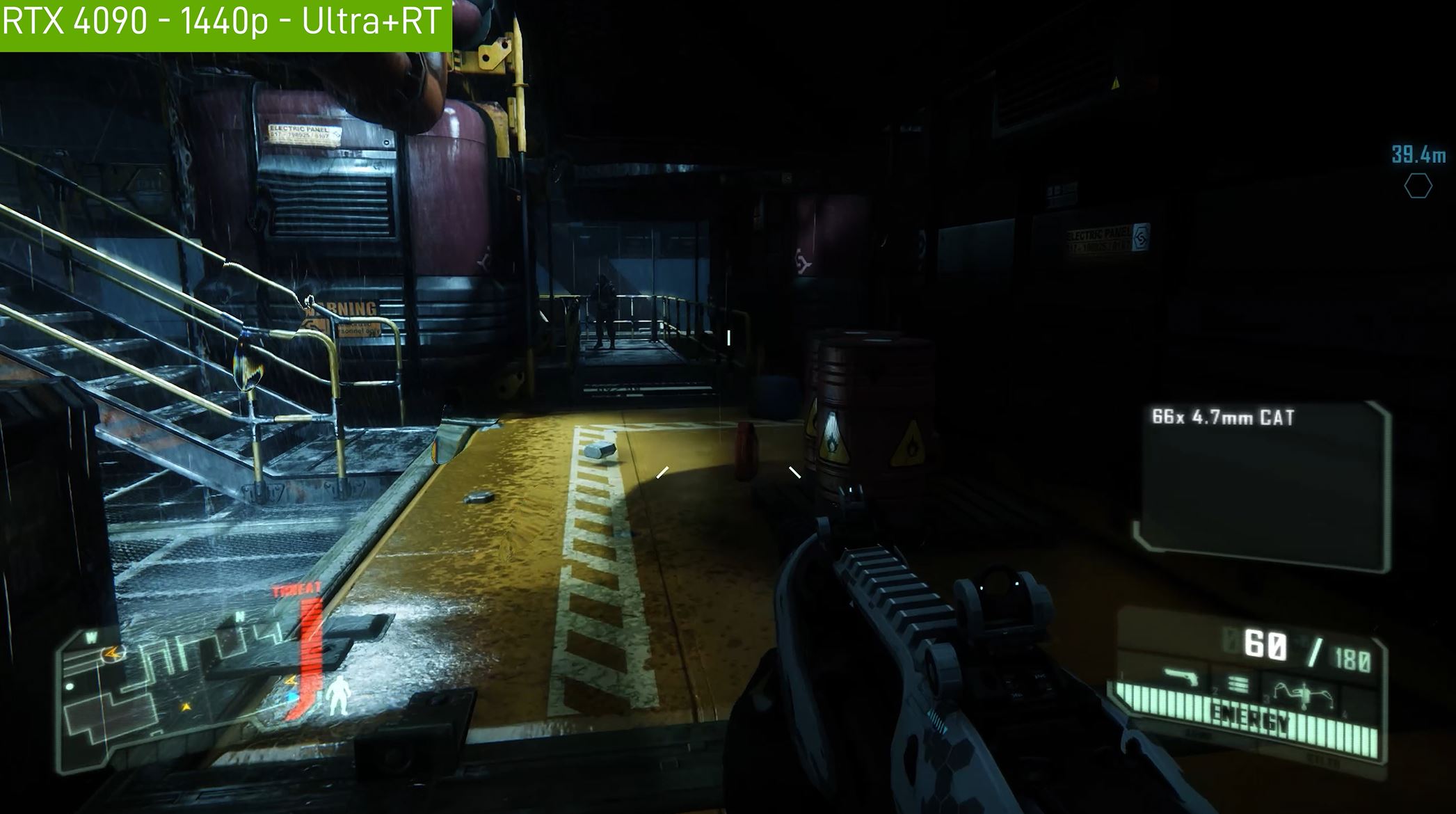Click the circled enemy marker on minimap
This screenshot has width=1456, height=814.
(x=111, y=653)
